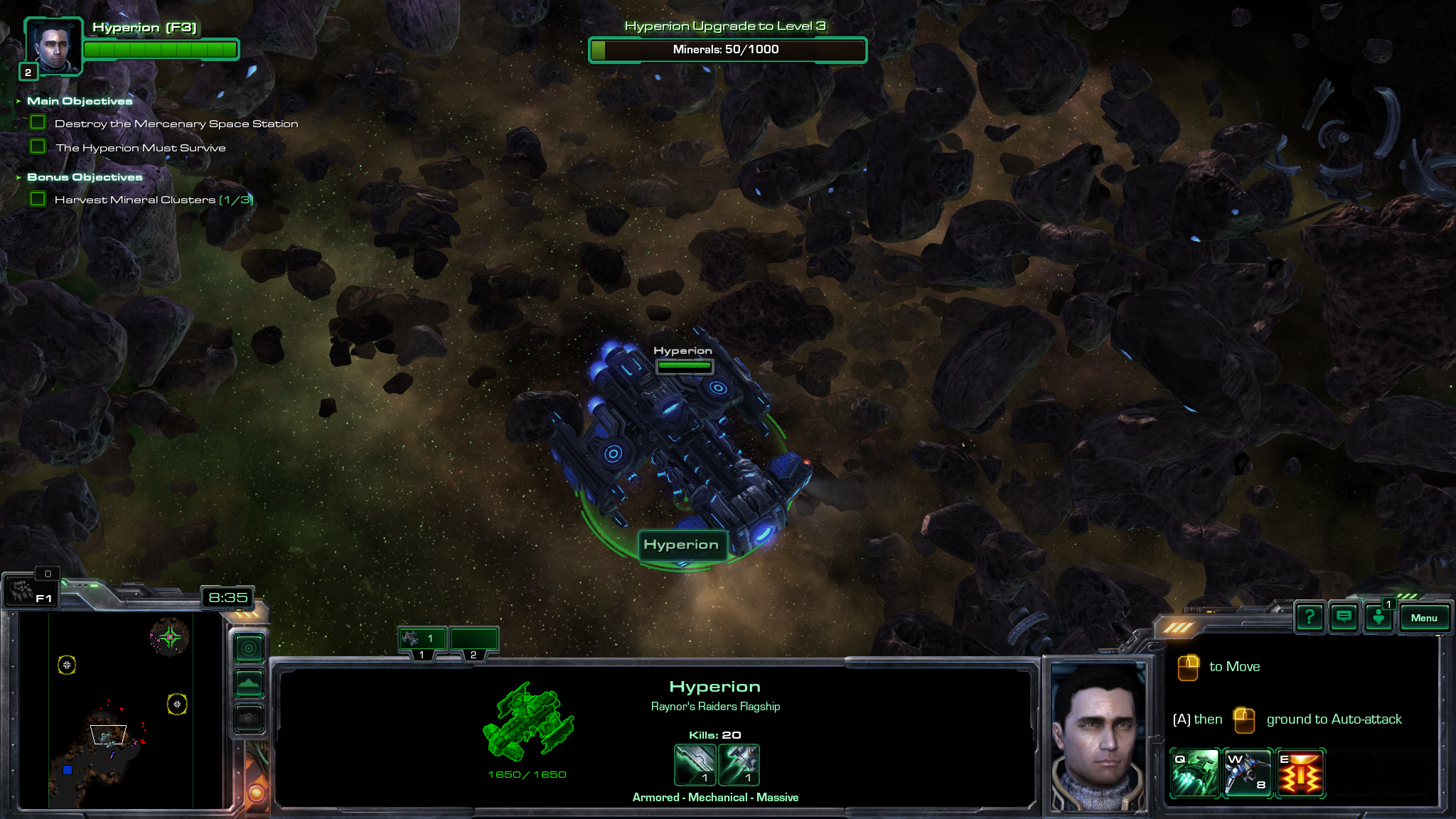Open the question-mark help button
This screenshot has height=819, width=1456.
pyautogui.click(x=1309, y=617)
